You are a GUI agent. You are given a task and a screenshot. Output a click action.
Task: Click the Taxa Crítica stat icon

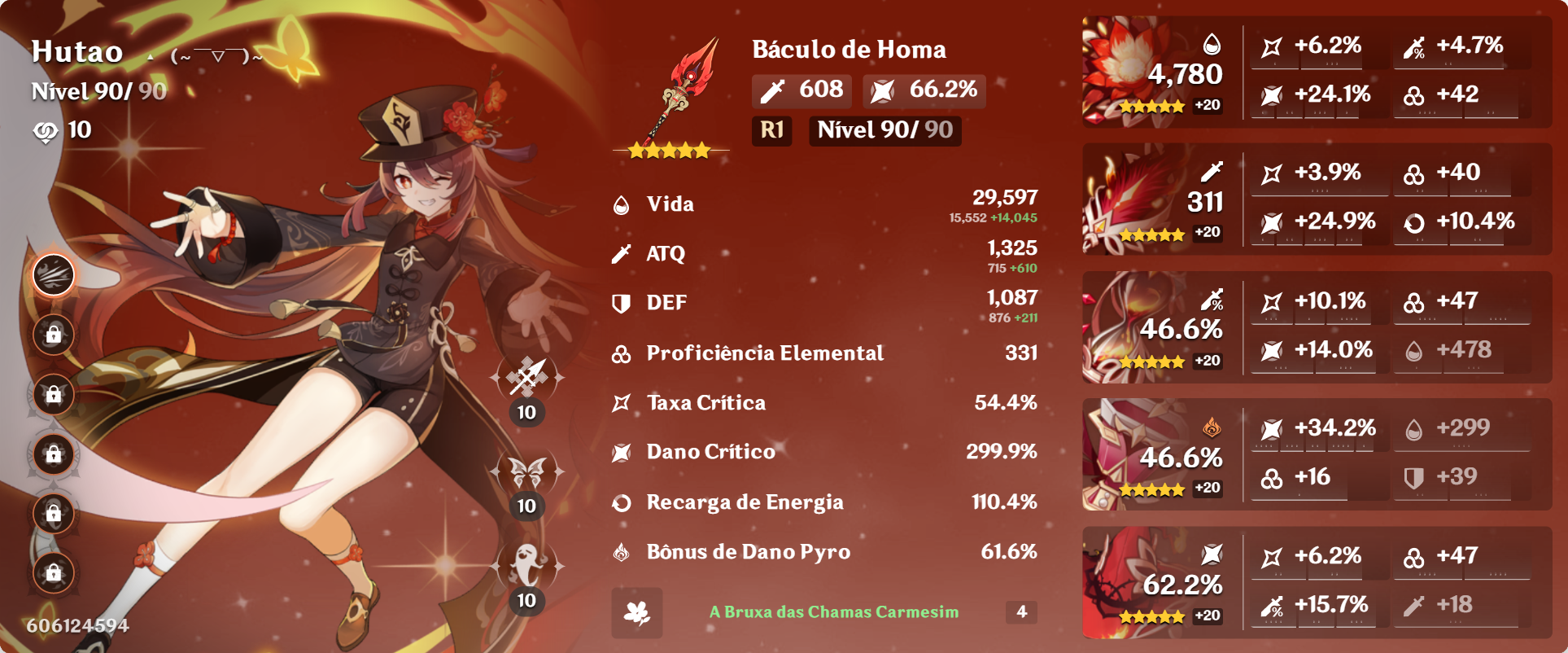tap(622, 402)
